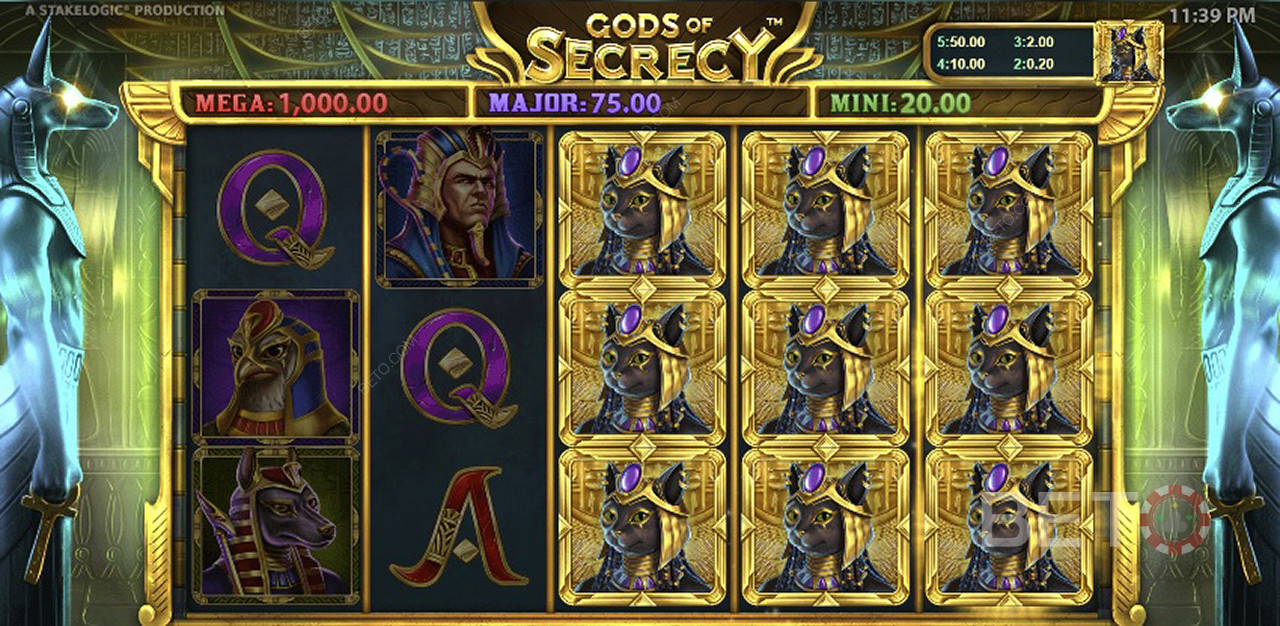Choose the falcon-headed god symbol tile

(x=276, y=367)
